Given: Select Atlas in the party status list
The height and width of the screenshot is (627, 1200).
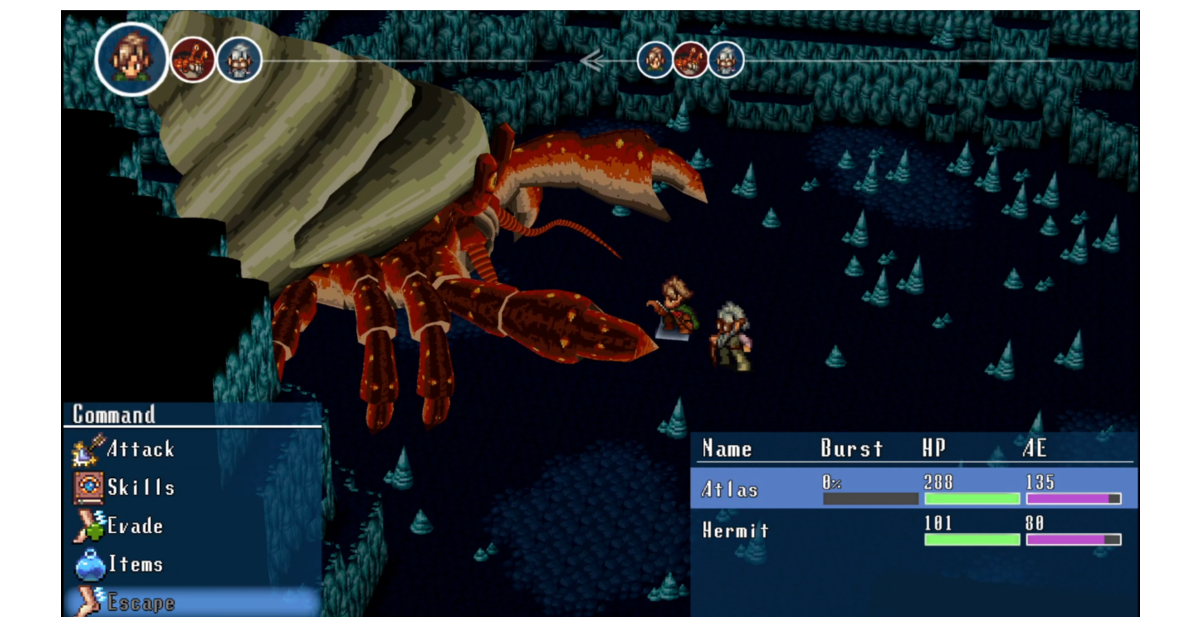Looking at the screenshot, I should point(730,490).
